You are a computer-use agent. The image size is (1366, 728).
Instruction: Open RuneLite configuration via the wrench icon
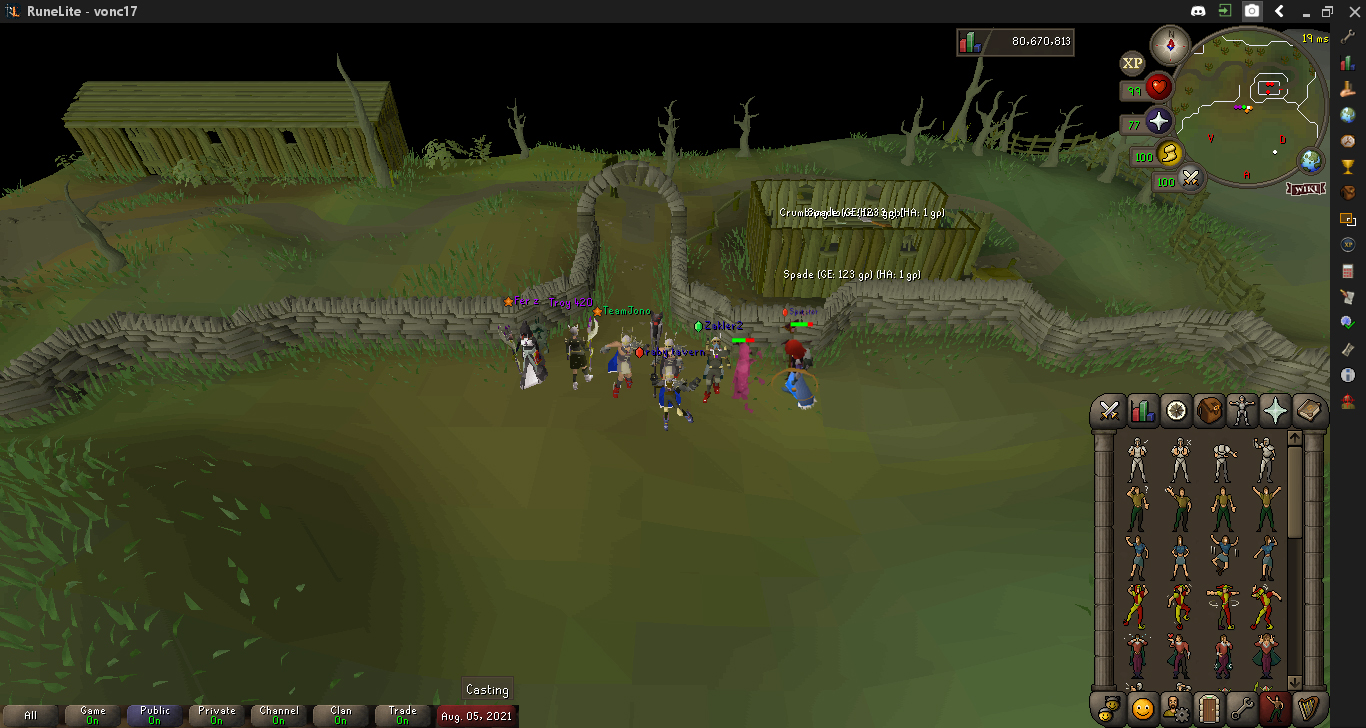coord(1348,38)
